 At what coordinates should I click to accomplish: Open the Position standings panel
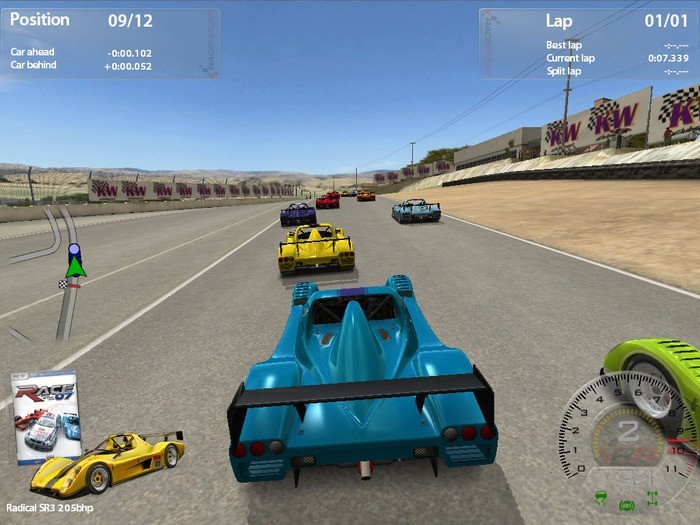[x=110, y=43]
